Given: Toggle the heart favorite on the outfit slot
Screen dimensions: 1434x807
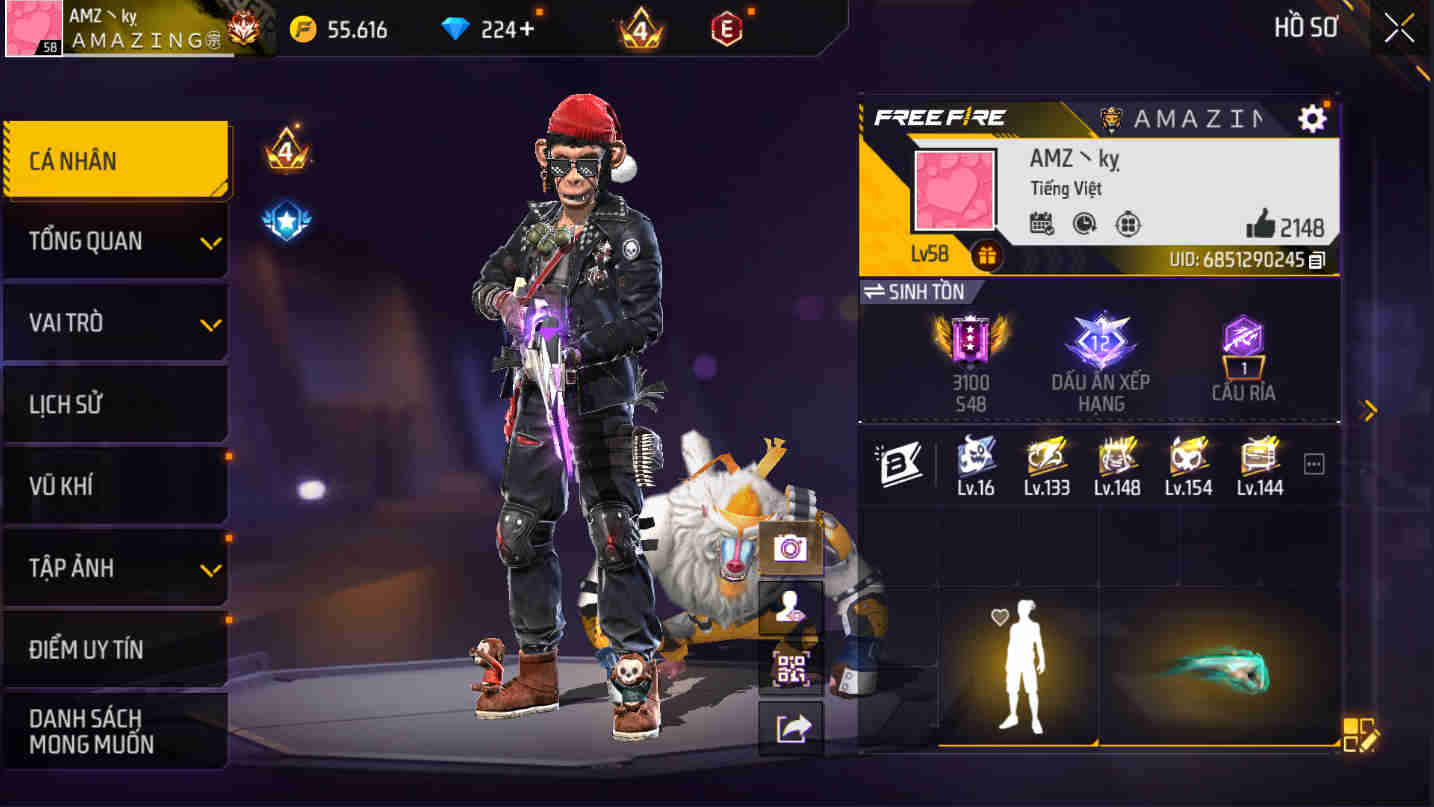Looking at the screenshot, I should coord(997,618).
